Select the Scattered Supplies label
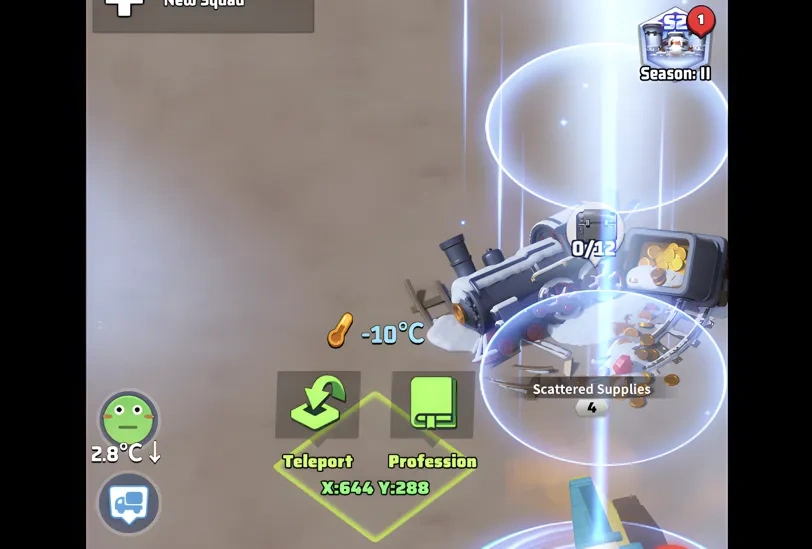Viewport: 812px width, 549px height. 591,389
